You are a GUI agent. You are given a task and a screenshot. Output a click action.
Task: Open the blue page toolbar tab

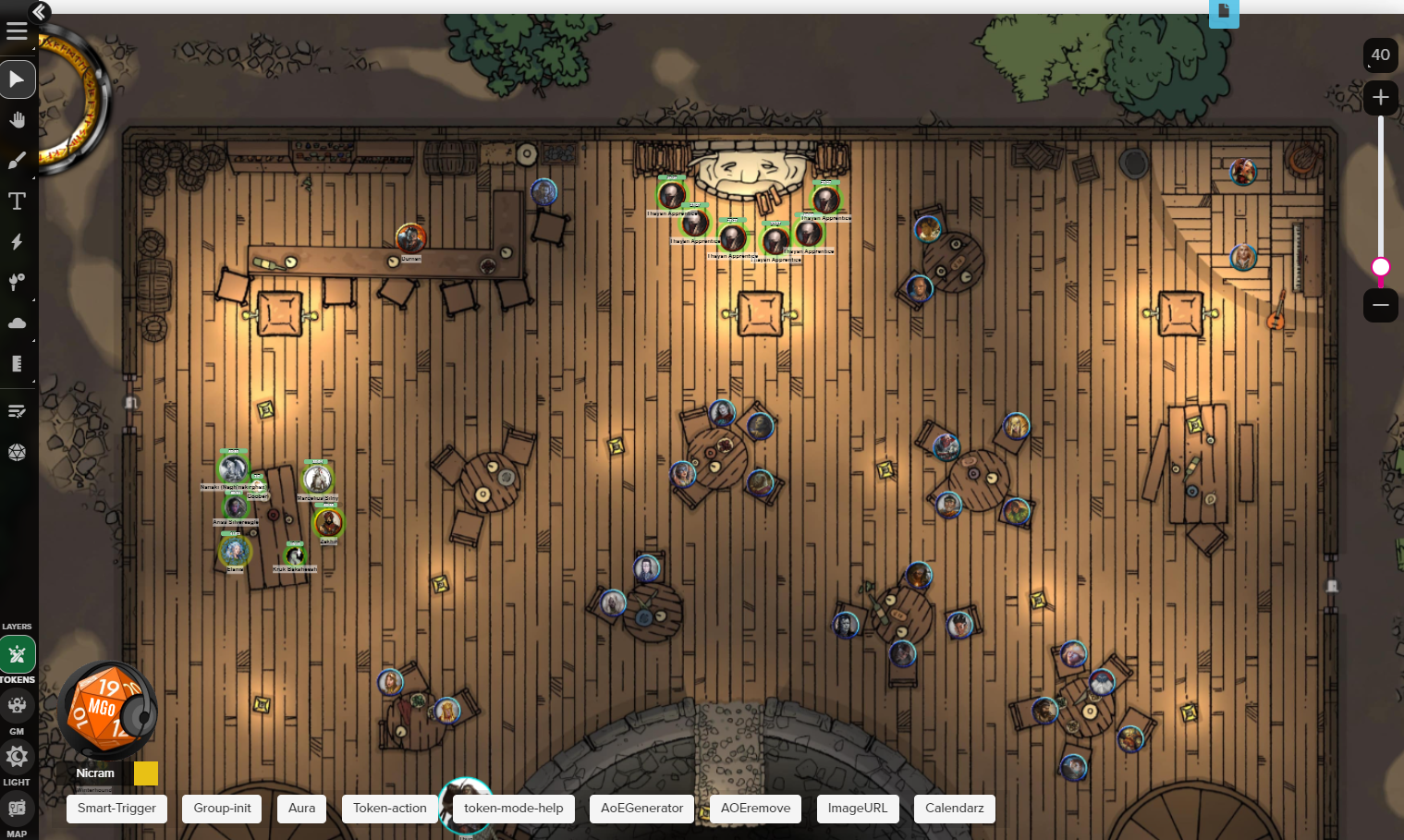coord(1224,12)
